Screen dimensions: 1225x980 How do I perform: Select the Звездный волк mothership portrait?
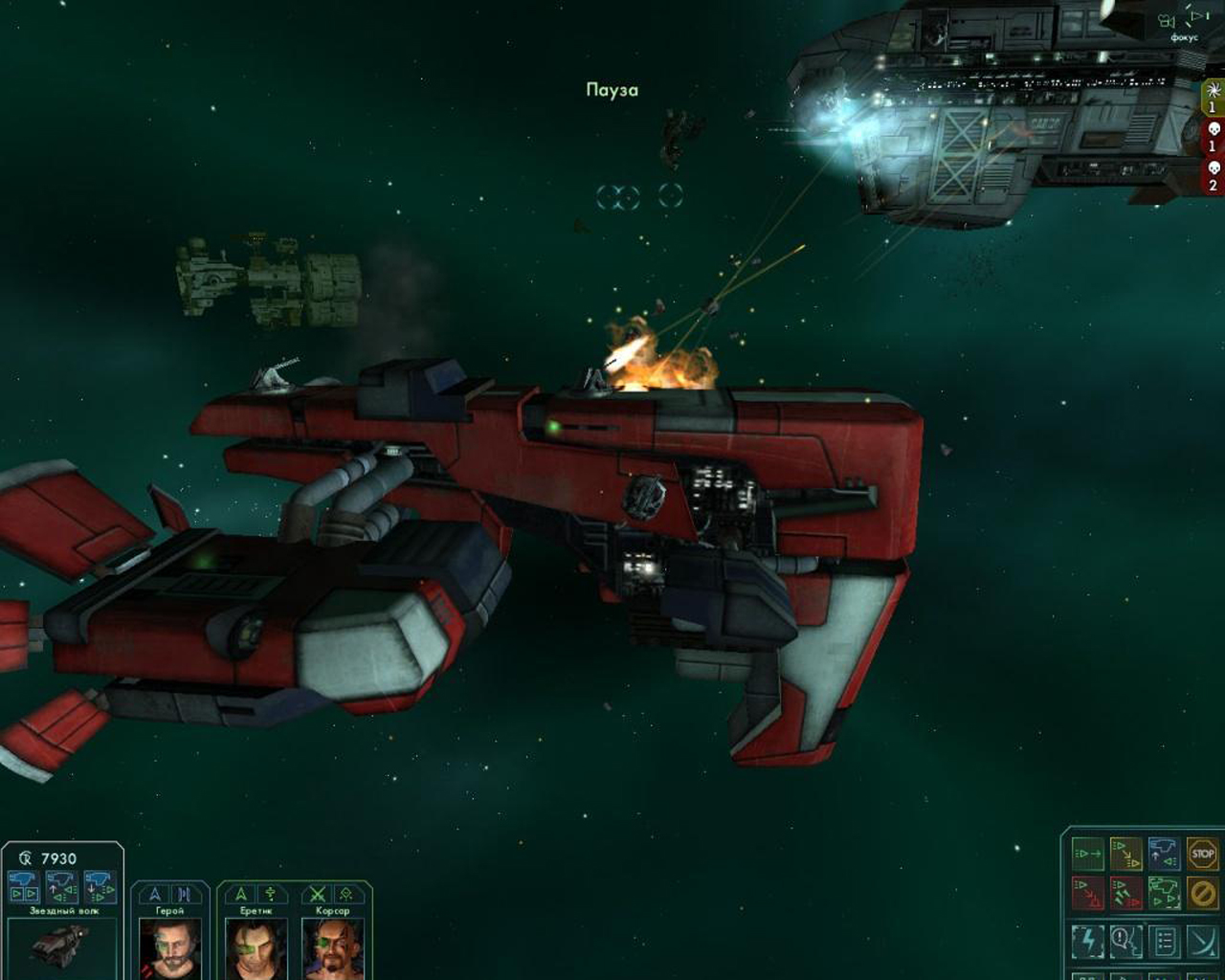point(62,946)
